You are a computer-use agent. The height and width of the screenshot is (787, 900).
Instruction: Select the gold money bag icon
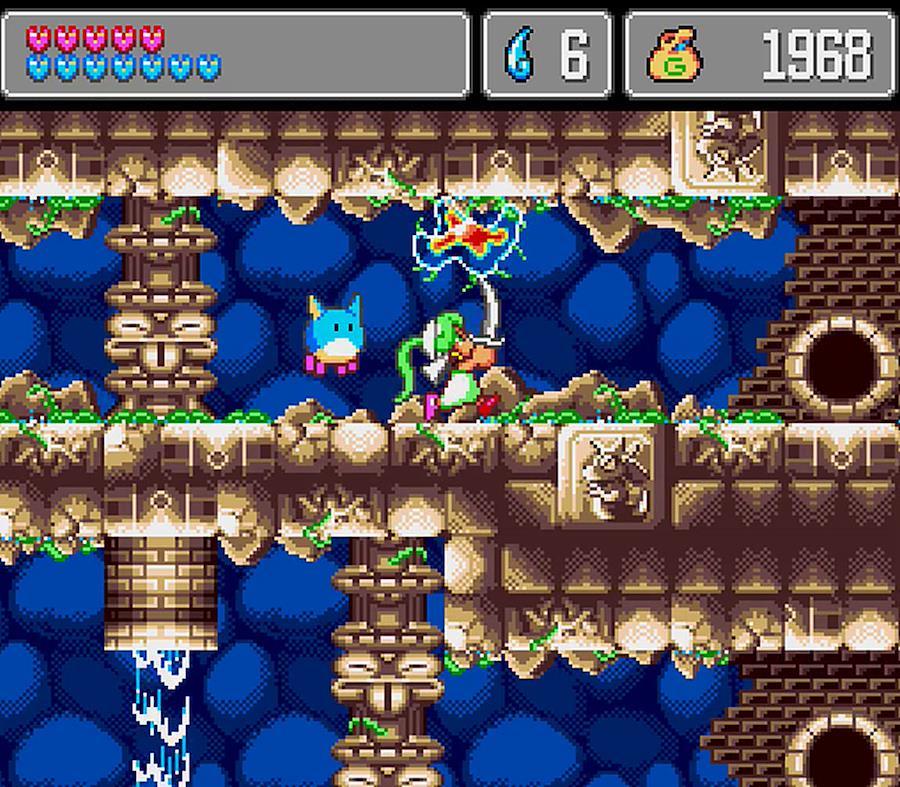tap(677, 55)
